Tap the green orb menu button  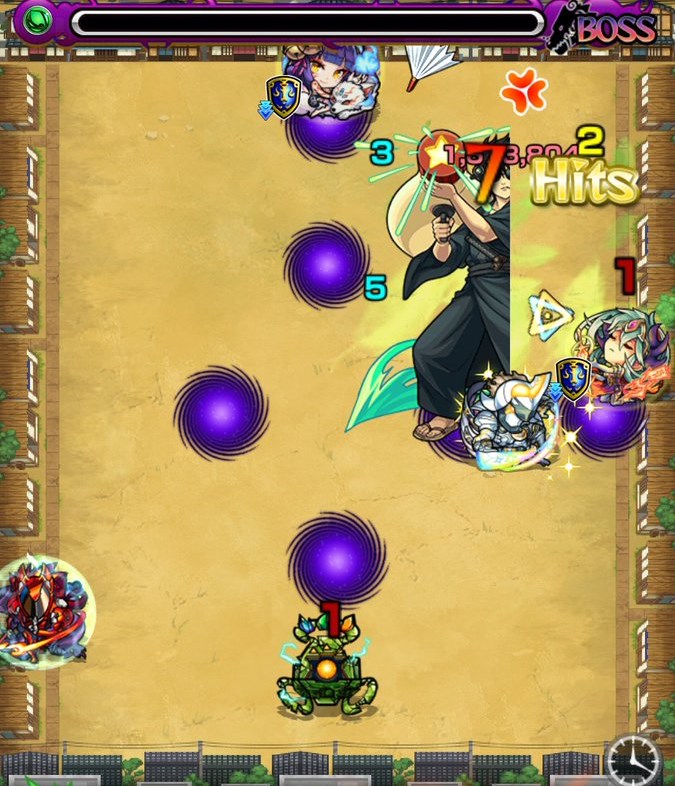click(37, 22)
